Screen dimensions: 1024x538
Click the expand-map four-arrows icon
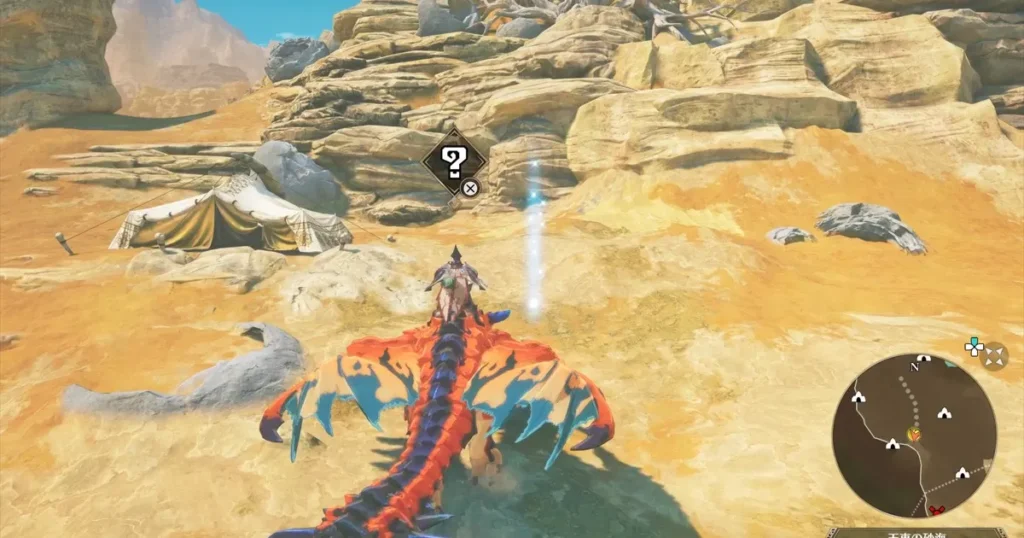[994, 355]
